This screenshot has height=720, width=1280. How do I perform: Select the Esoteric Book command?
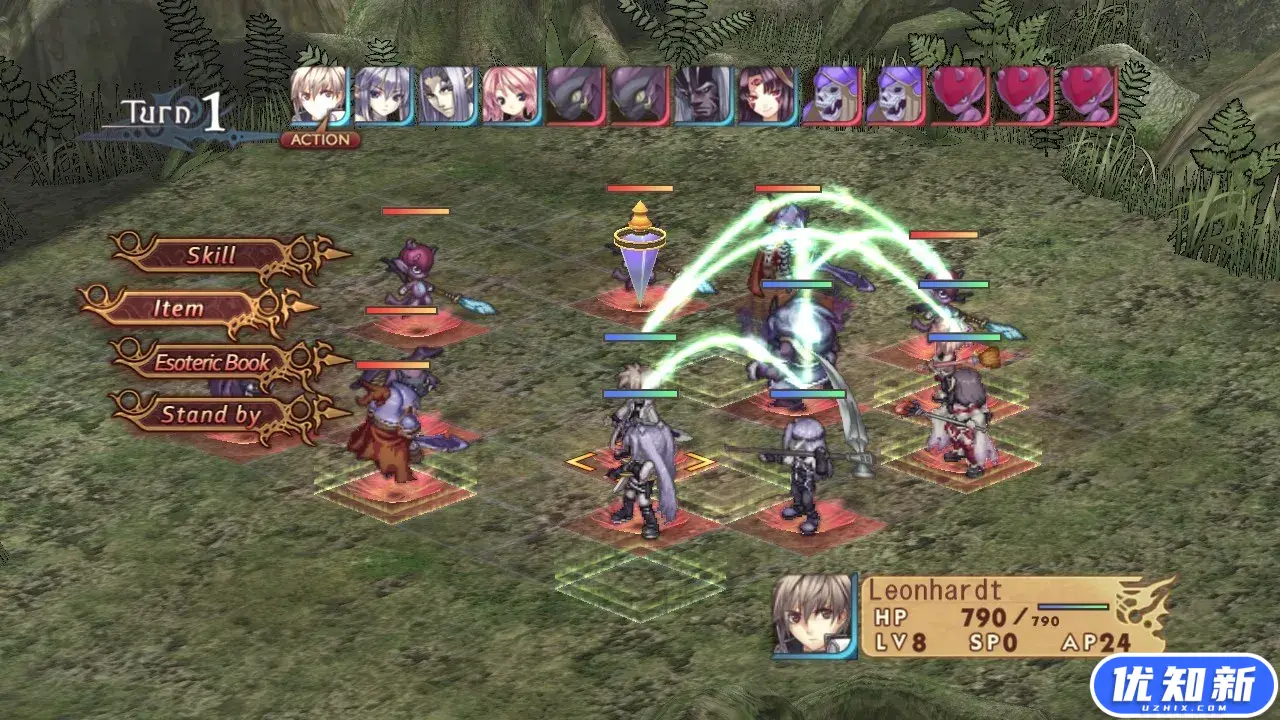(x=212, y=362)
